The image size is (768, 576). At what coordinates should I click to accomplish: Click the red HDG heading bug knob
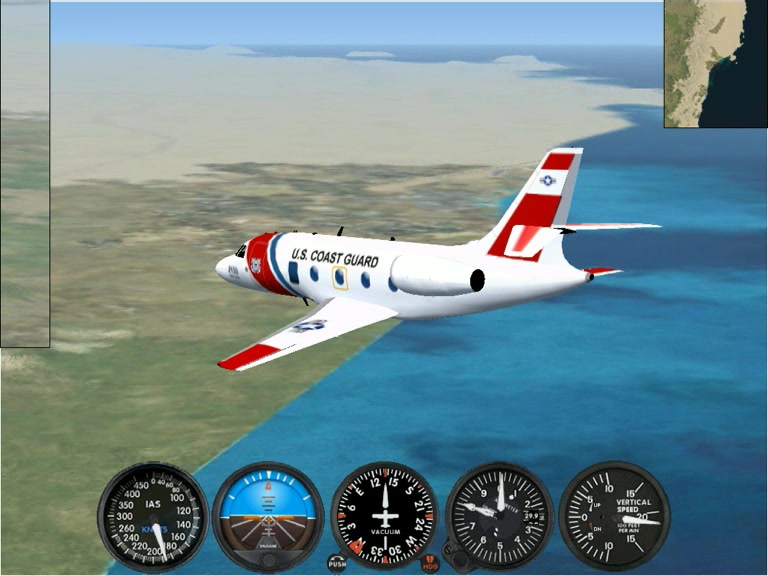[x=430, y=564]
